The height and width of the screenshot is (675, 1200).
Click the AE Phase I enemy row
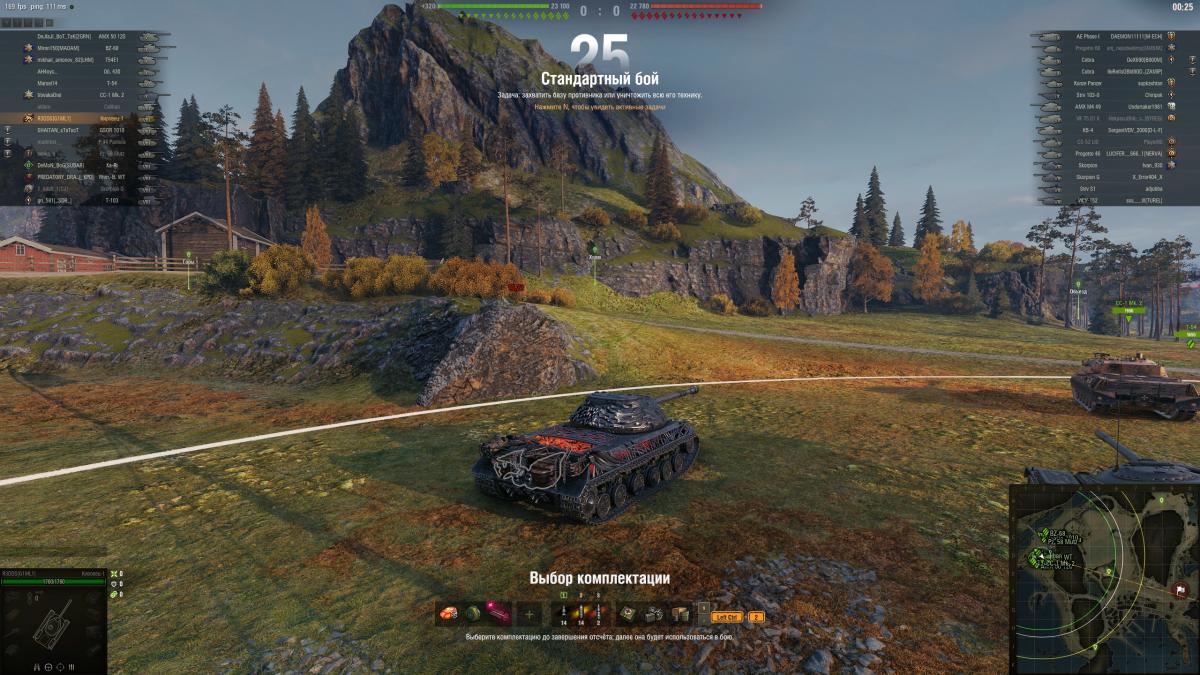pyautogui.click(x=1110, y=36)
